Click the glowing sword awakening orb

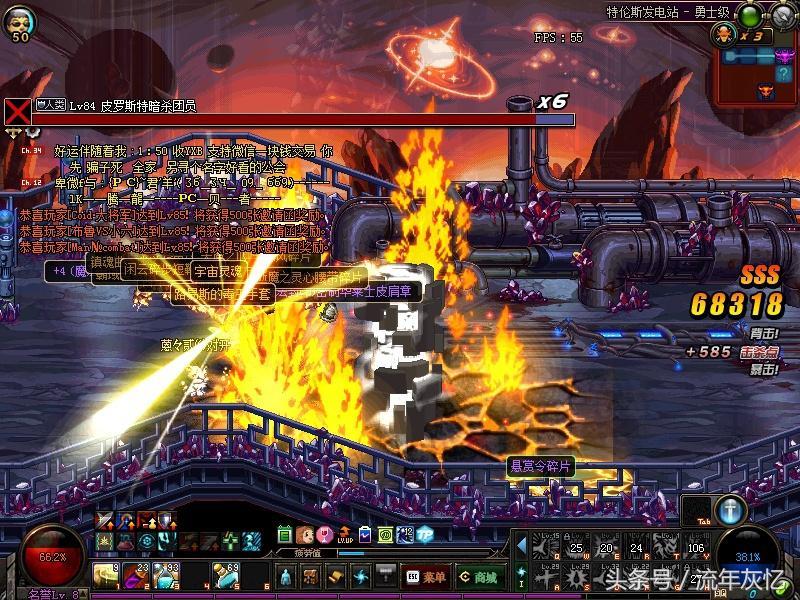[731, 509]
